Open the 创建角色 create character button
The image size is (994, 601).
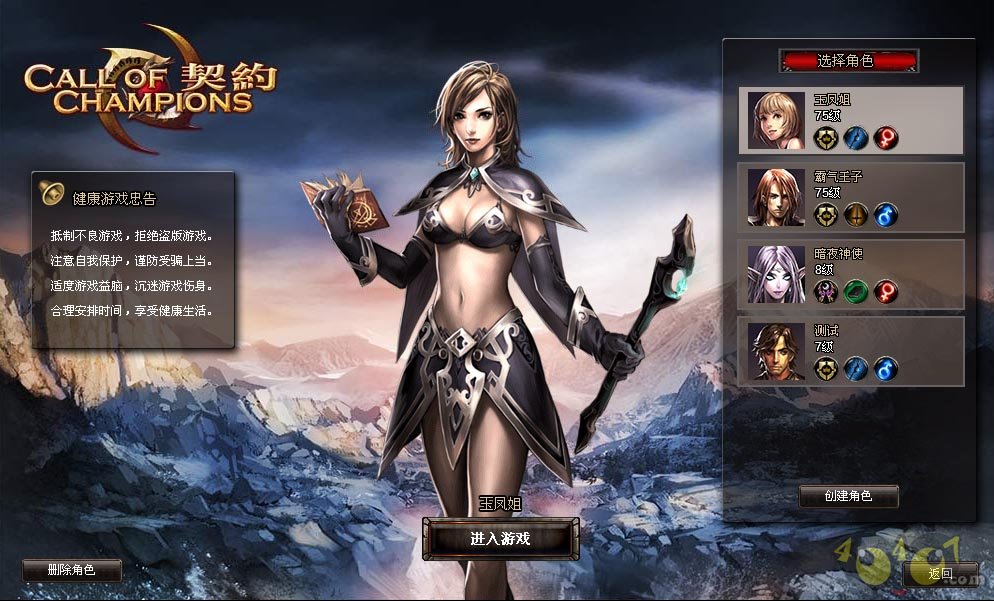[x=848, y=496]
